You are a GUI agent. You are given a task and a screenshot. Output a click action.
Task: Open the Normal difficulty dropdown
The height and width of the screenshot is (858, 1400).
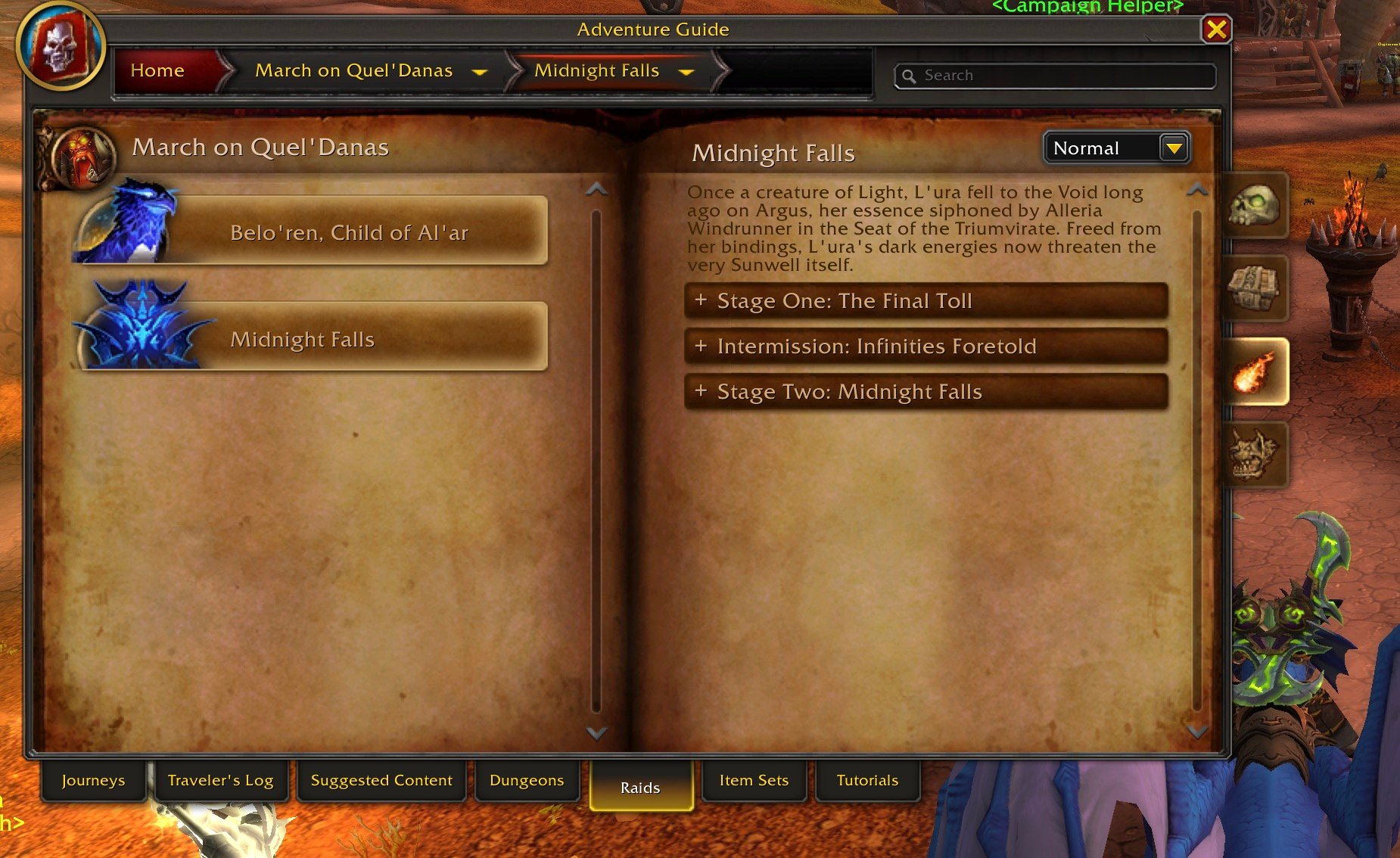pyautogui.click(x=1174, y=148)
